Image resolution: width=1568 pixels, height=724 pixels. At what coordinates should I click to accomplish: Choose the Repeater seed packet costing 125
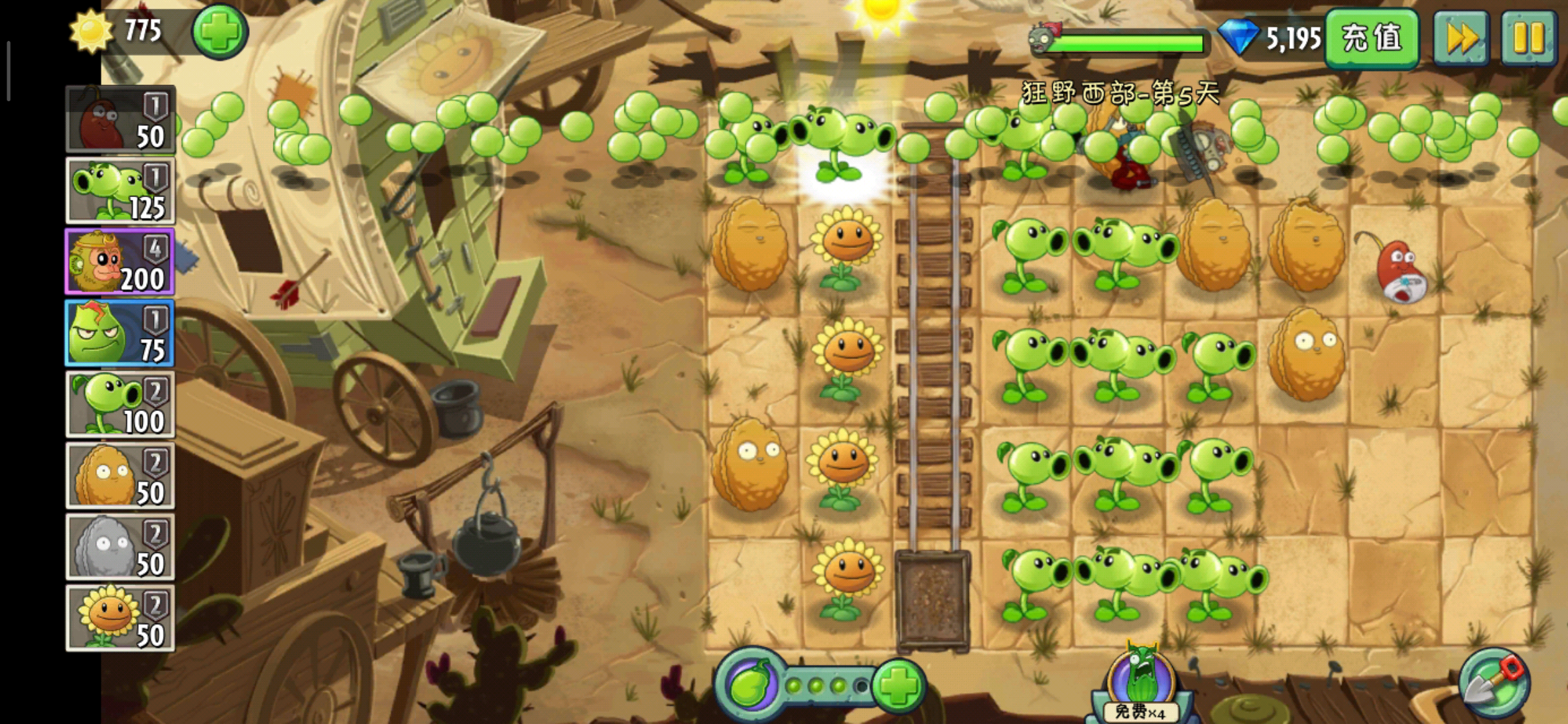(x=120, y=191)
